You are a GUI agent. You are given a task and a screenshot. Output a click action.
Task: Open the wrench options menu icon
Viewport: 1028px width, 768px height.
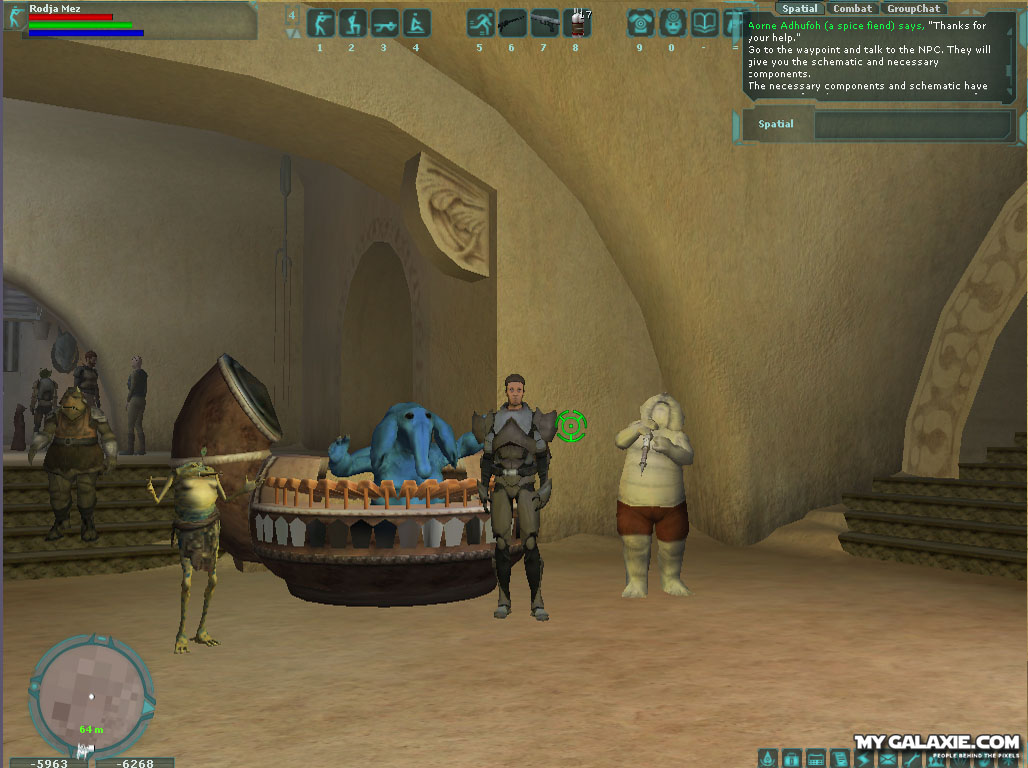click(911, 759)
